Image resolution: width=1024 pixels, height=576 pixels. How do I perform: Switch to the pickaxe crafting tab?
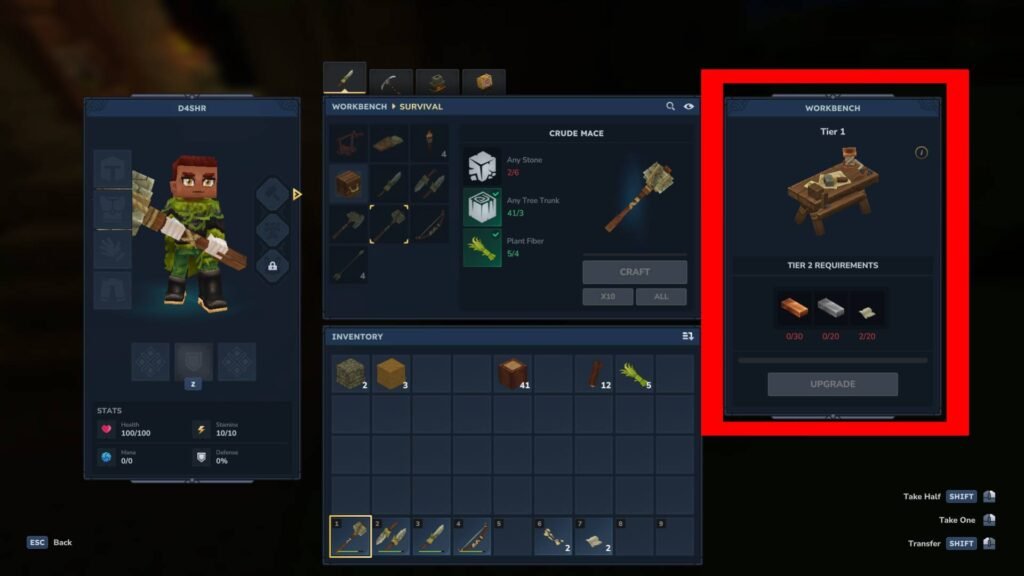coord(391,82)
